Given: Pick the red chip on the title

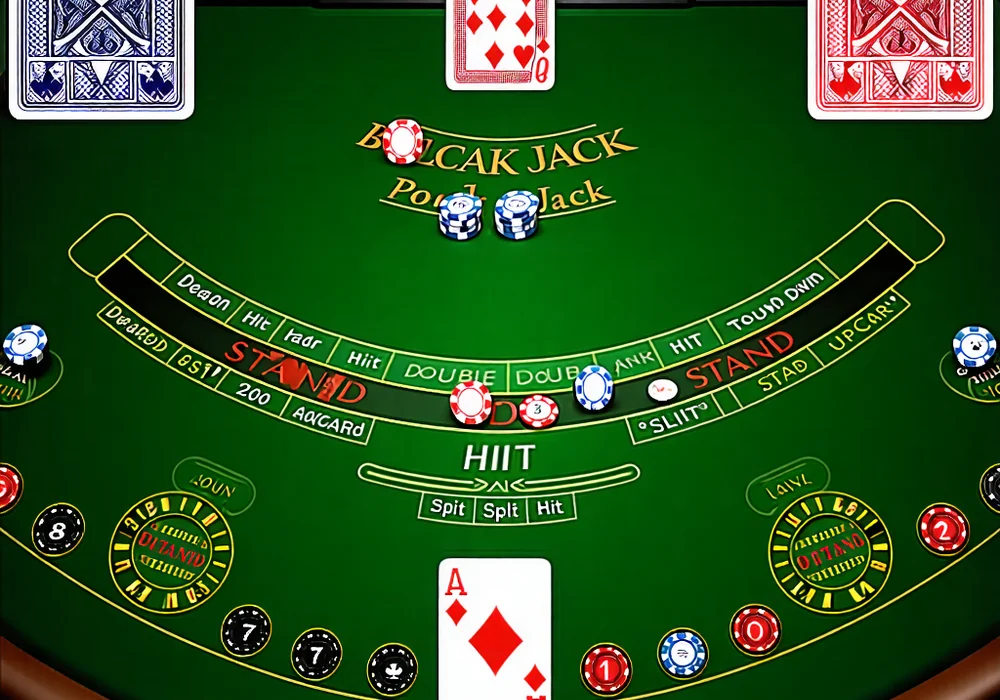Looking at the screenshot, I should click(x=403, y=141).
